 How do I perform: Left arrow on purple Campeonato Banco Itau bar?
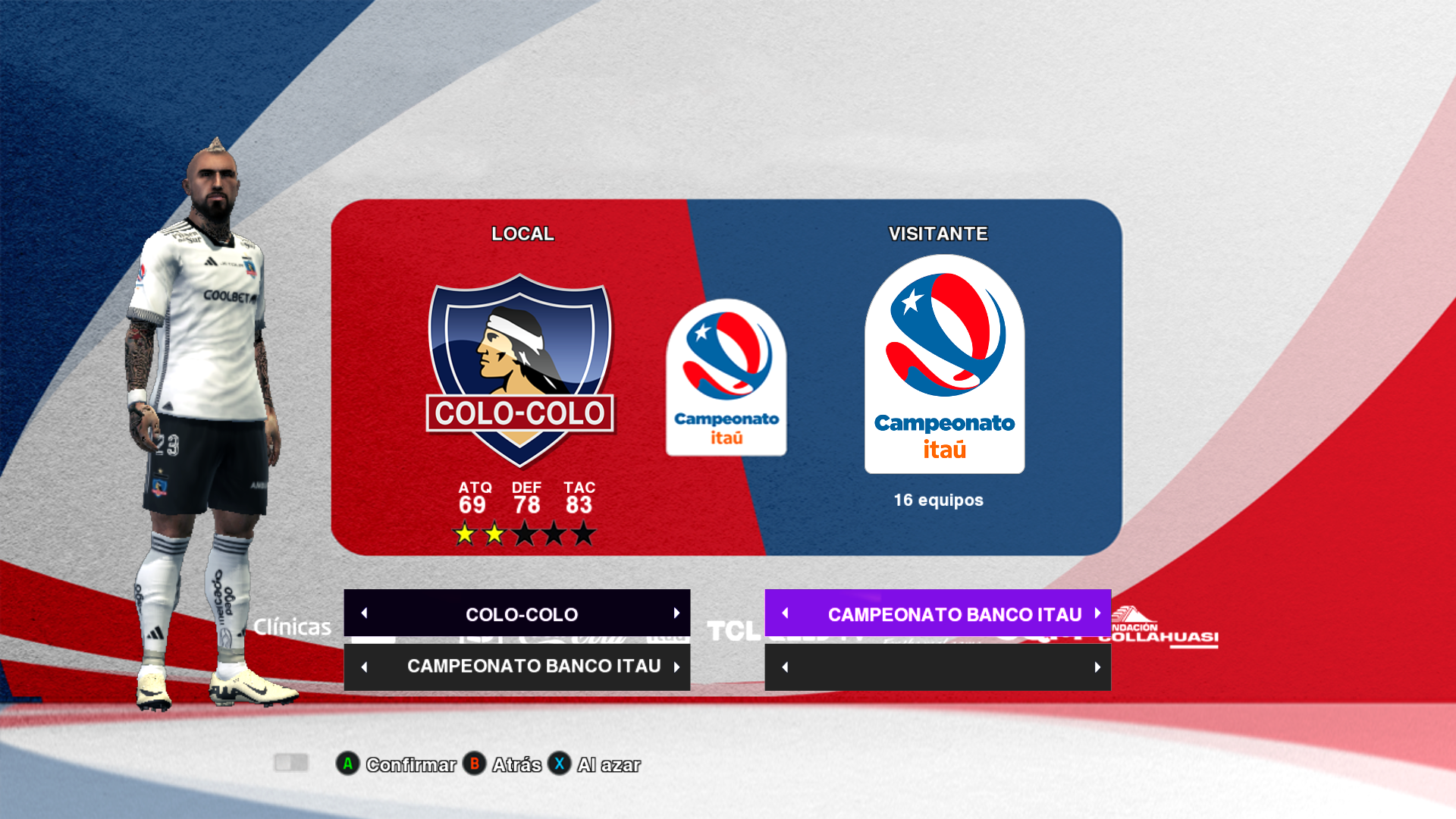[786, 613]
